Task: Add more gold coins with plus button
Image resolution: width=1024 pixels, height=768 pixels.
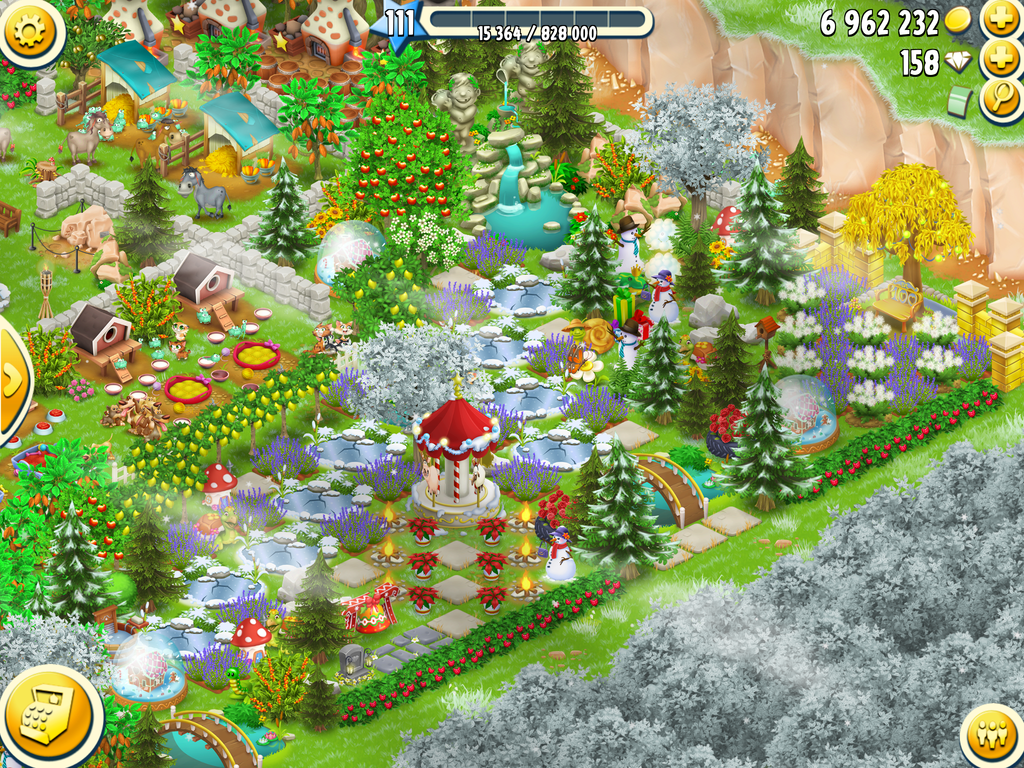Action: [x=1000, y=19]
